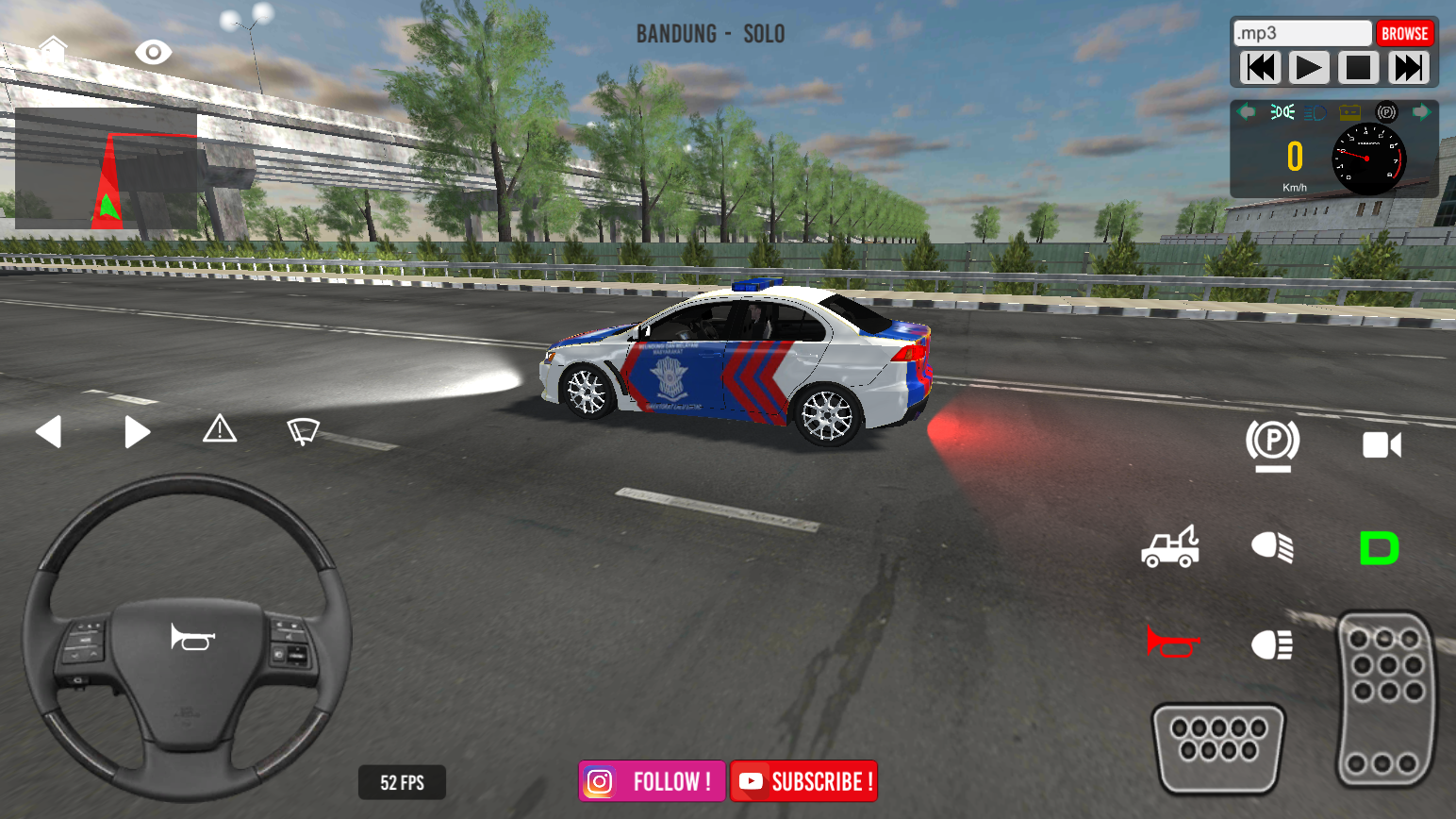
Task: Activate the left turn signal arrow
Action: [x=48, y=432]
